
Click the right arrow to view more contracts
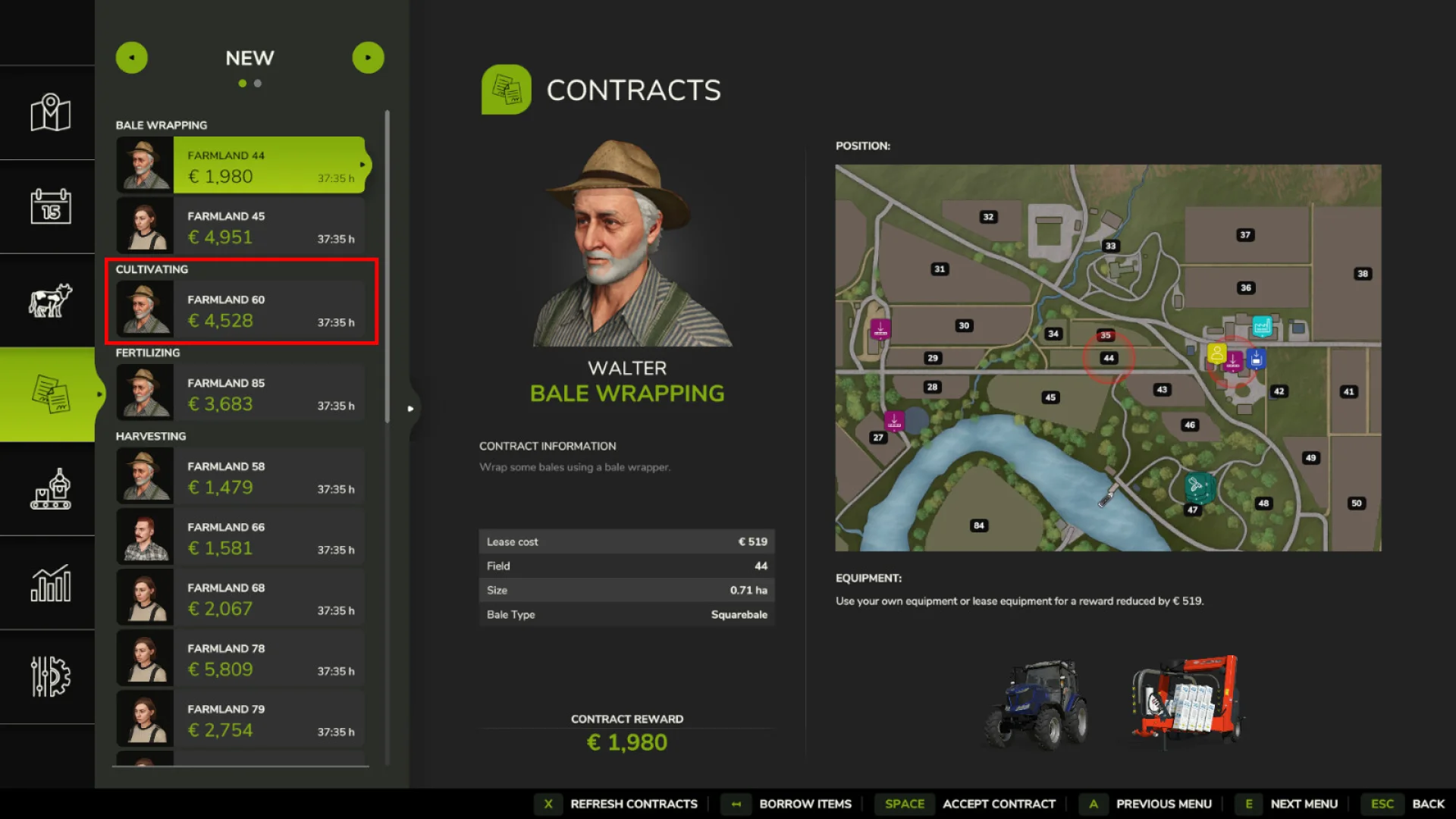point(369,57)
